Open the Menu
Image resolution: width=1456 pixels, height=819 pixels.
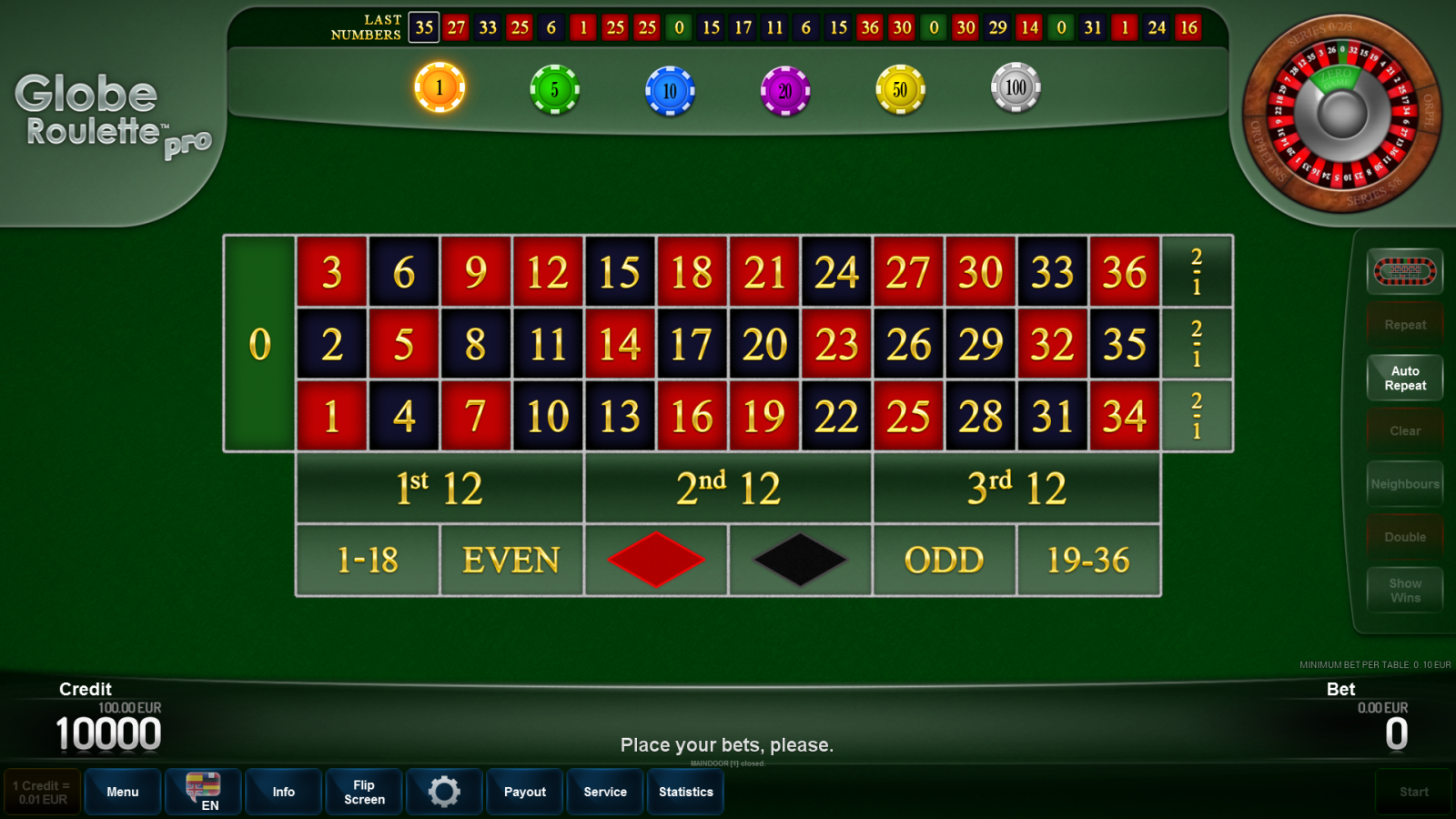pyautogui.click(x=122, y=792)
